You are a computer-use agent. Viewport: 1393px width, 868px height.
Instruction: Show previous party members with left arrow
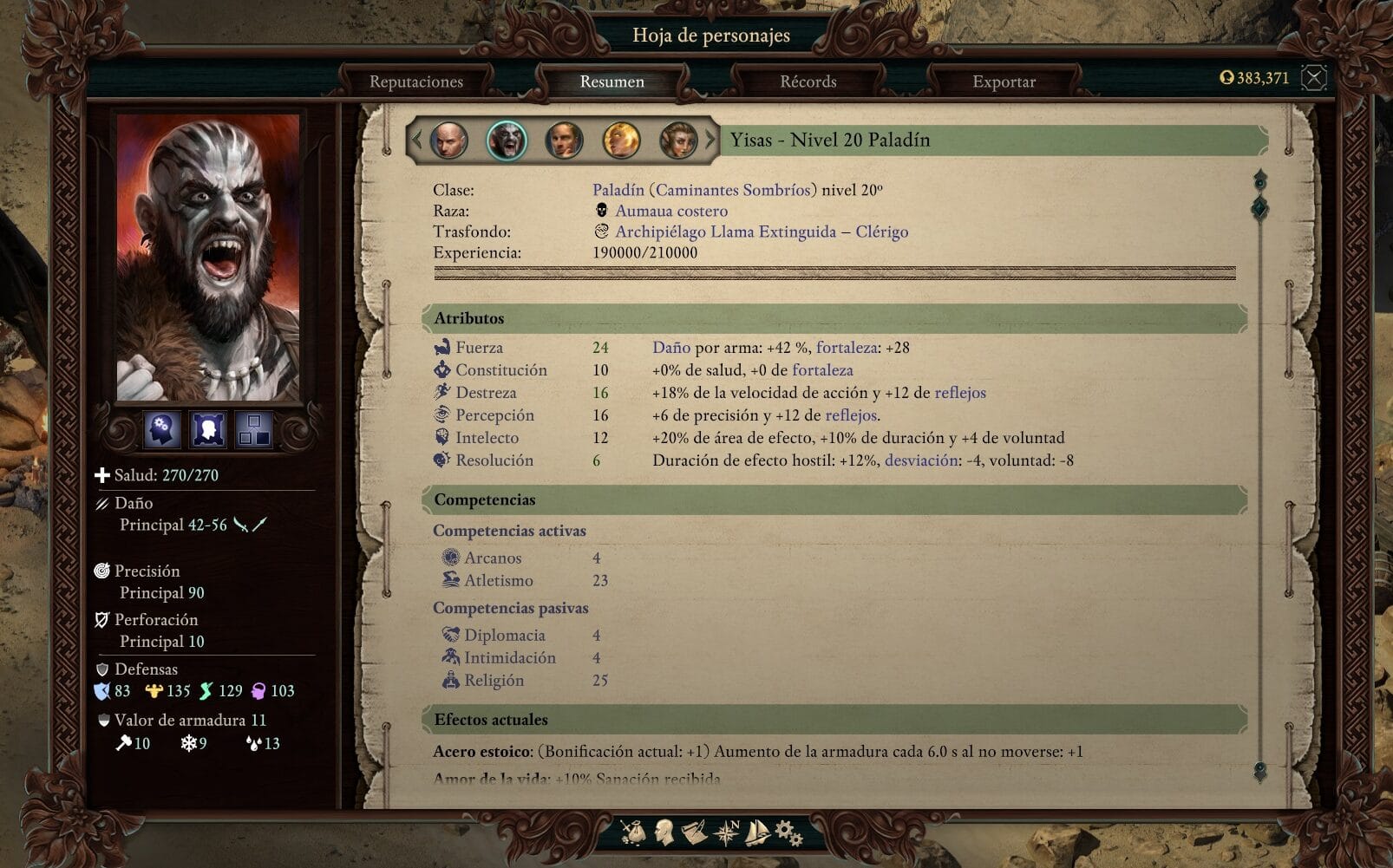coord(417,139)
